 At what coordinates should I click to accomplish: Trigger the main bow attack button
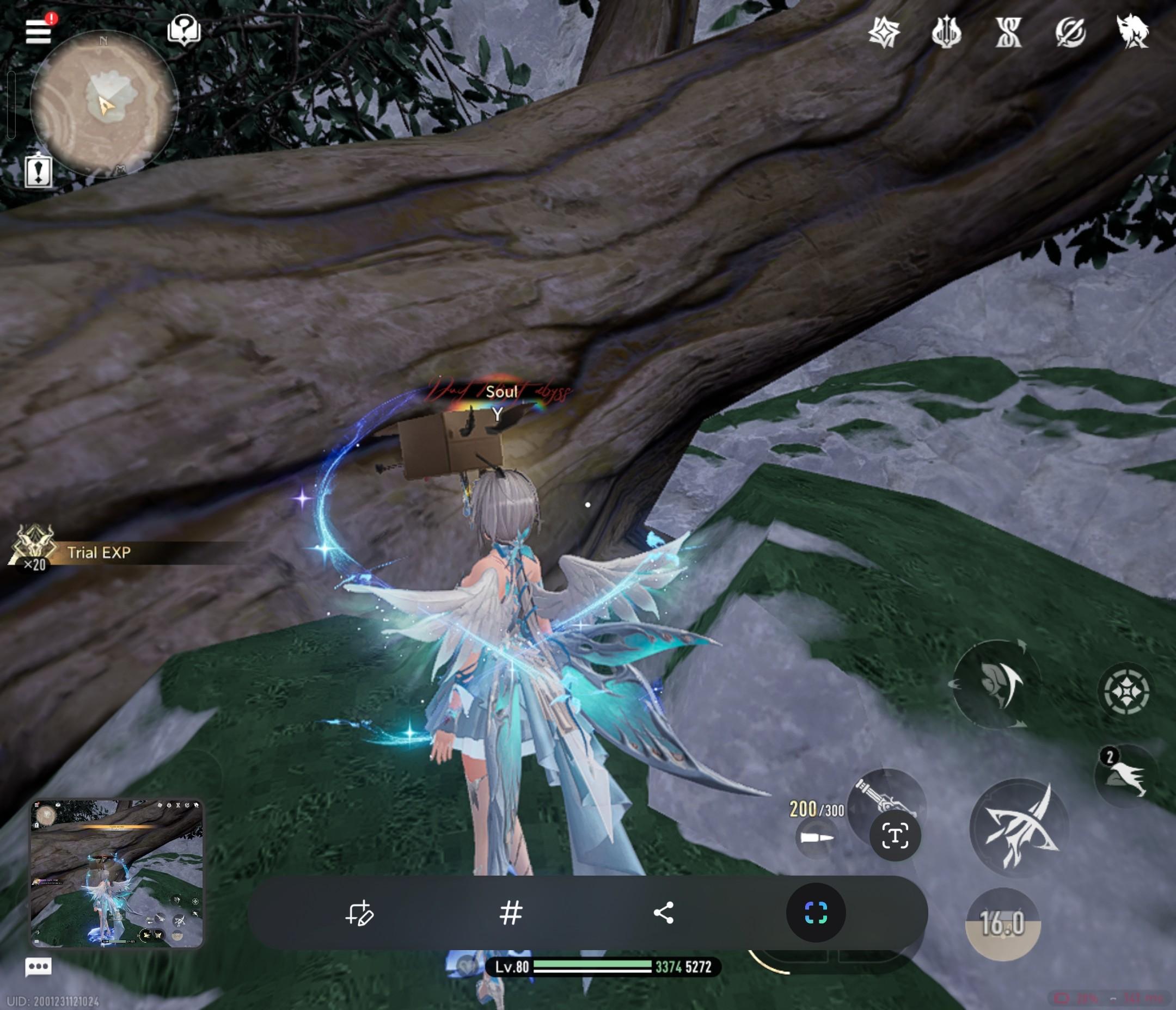[1019, 828]
